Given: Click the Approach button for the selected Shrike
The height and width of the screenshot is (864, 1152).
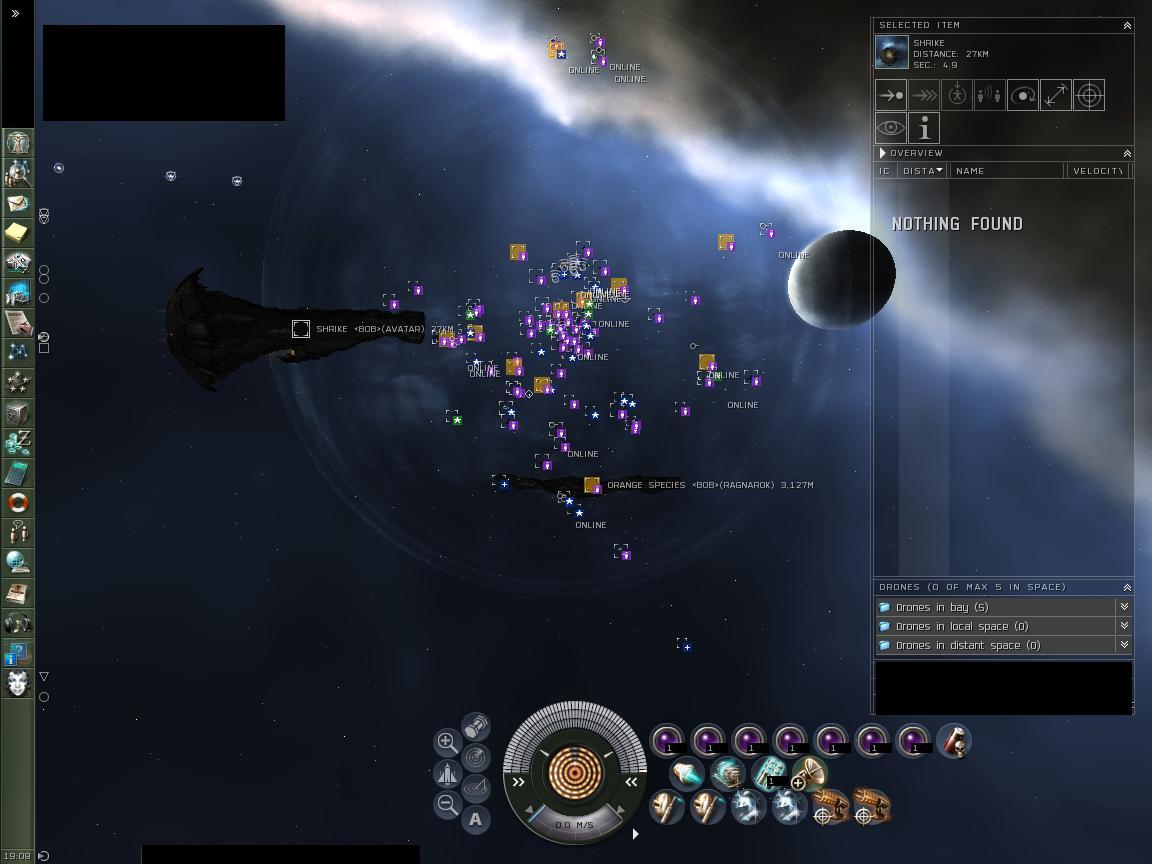Looking at the screenshot, I should click(891, 96).
